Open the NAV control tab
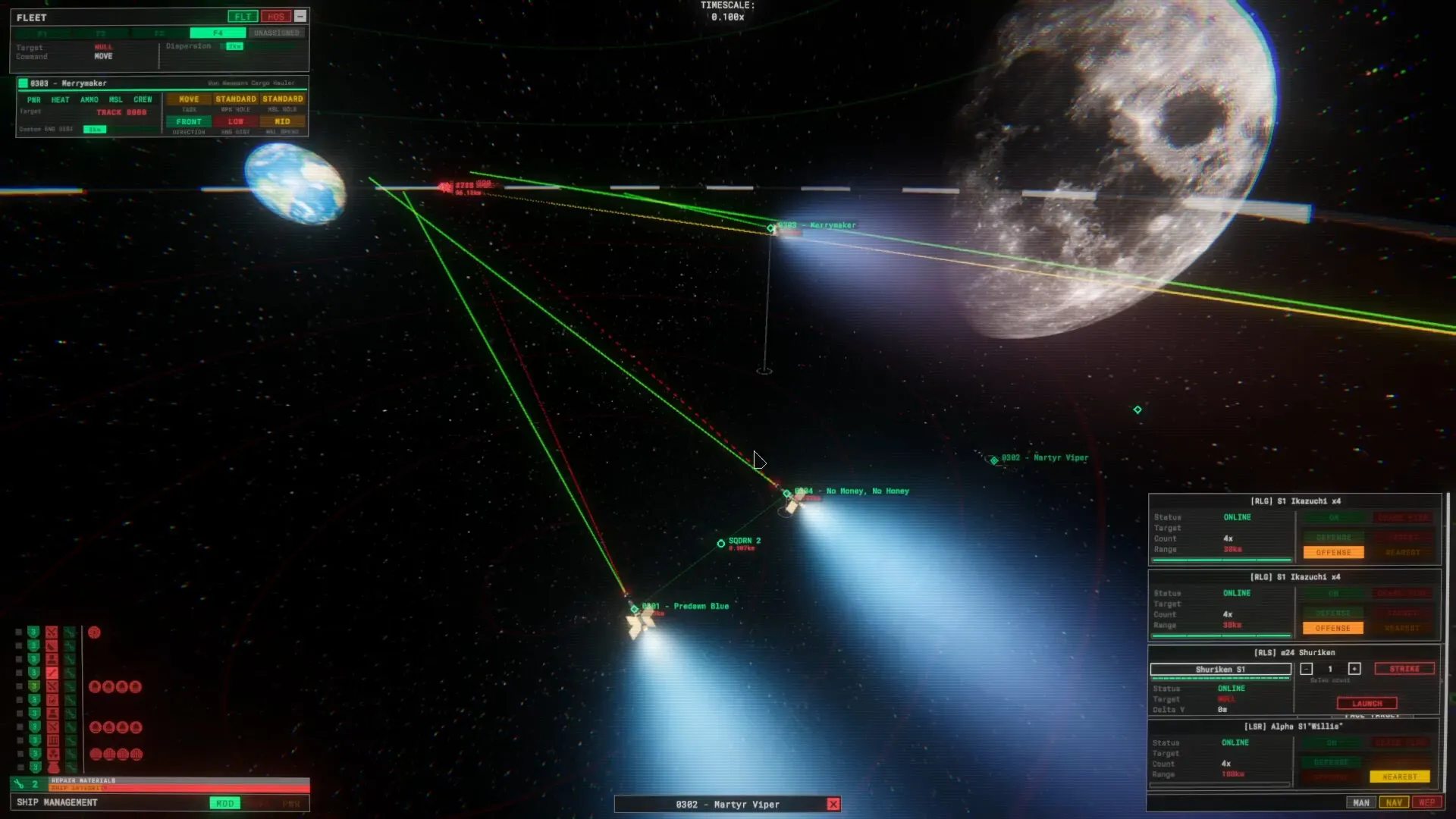Screen dimensions: 1456x819 (1394, 802)
